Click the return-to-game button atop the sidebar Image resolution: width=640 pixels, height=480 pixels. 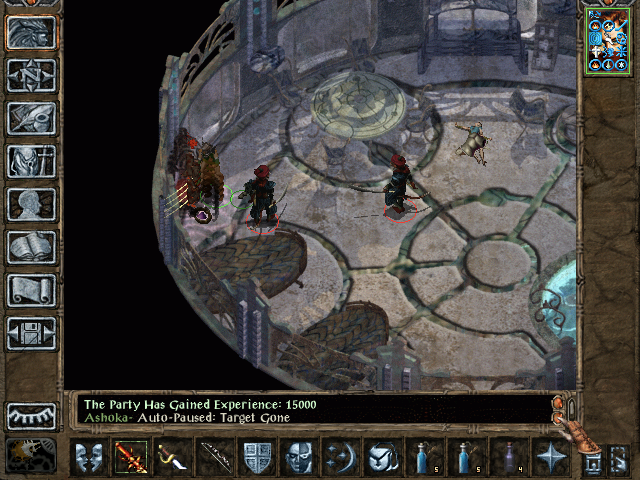tap(32, 31)
